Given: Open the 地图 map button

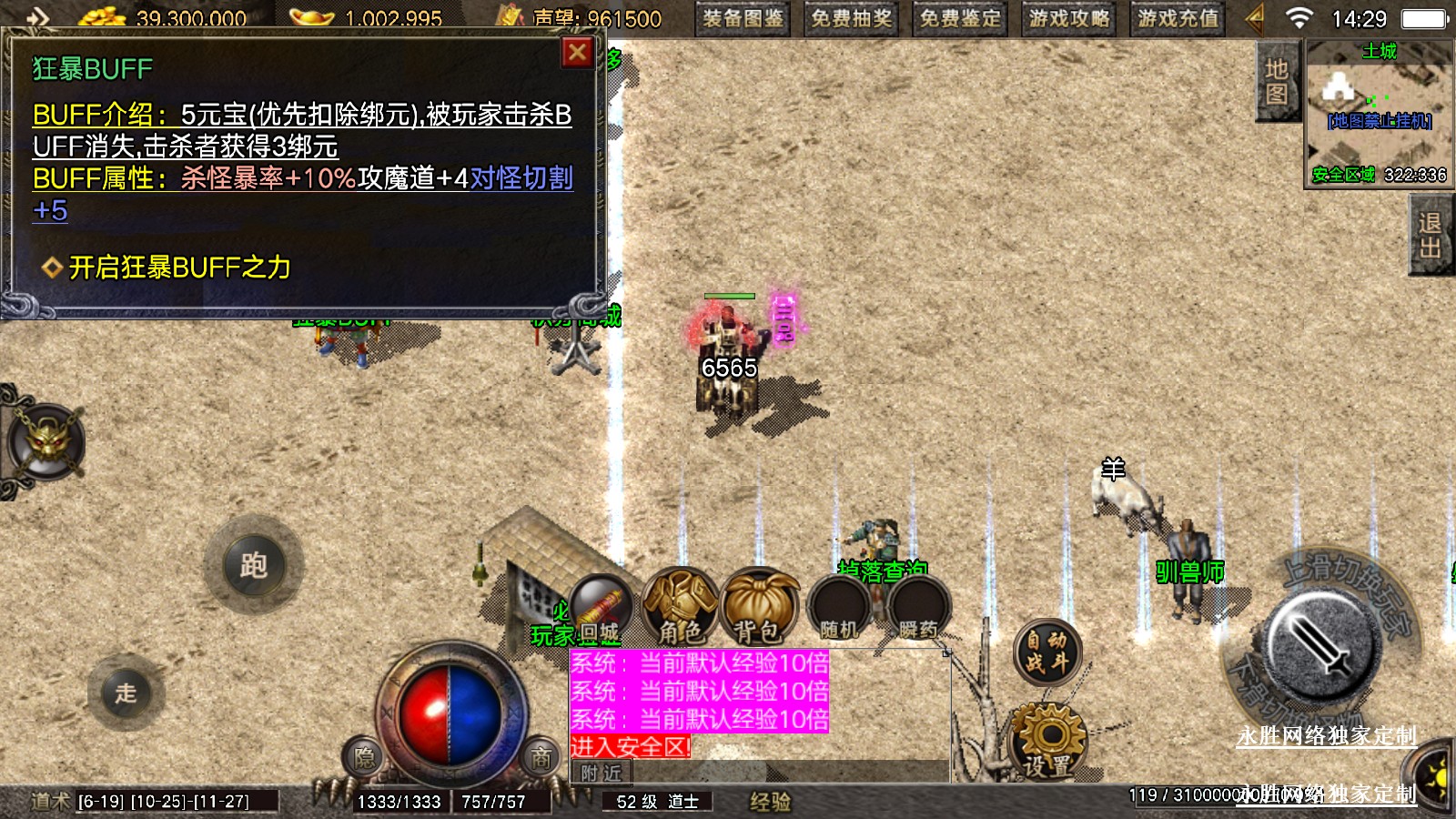Looking at the screenshot, I should coord(1276,82).
